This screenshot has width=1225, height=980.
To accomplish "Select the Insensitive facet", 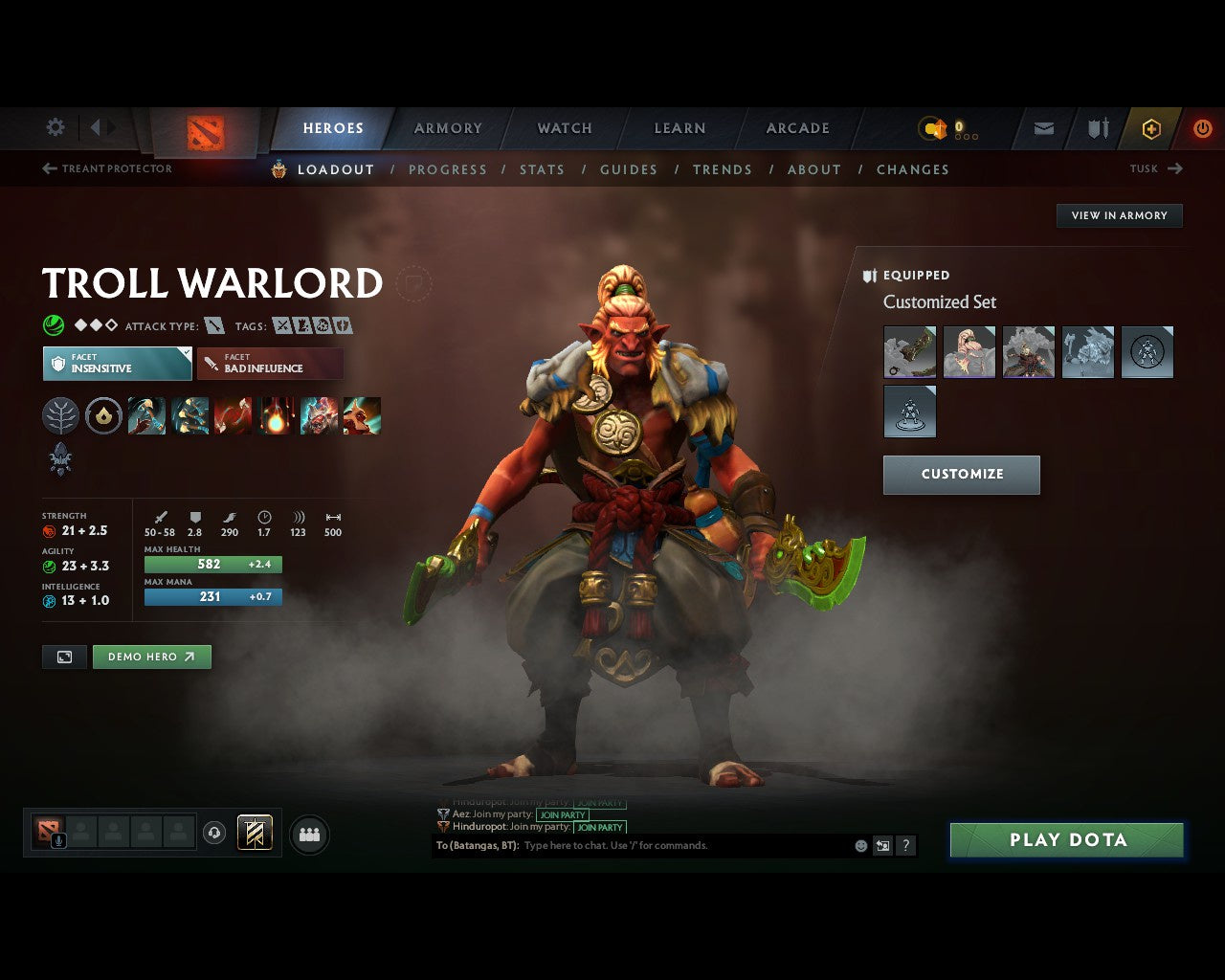I will [x=117, y=364].
